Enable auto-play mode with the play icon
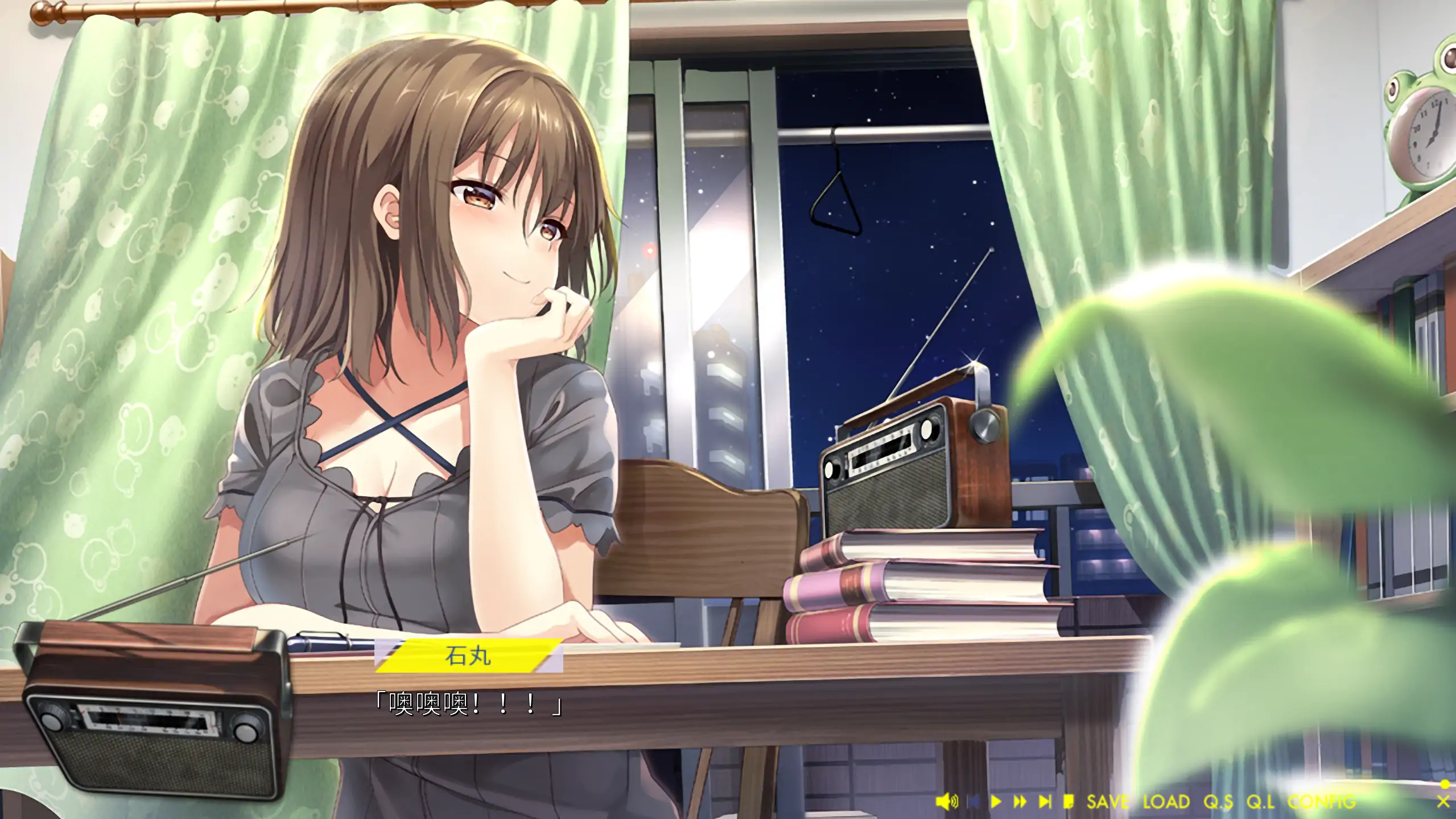The height and width of the screenshot is (819, 1456). [996, 801]
